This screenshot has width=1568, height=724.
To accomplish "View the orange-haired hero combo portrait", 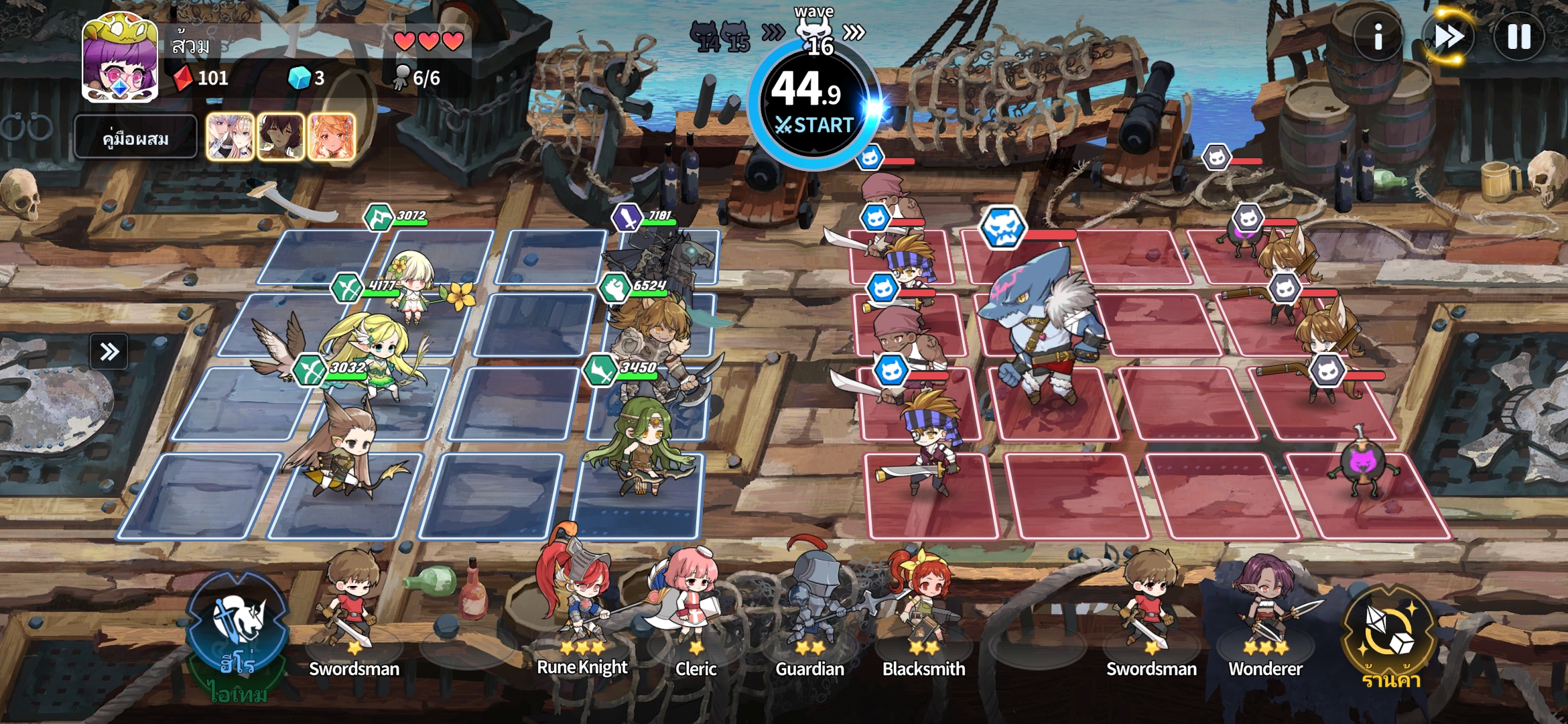I will coord(331,137).
